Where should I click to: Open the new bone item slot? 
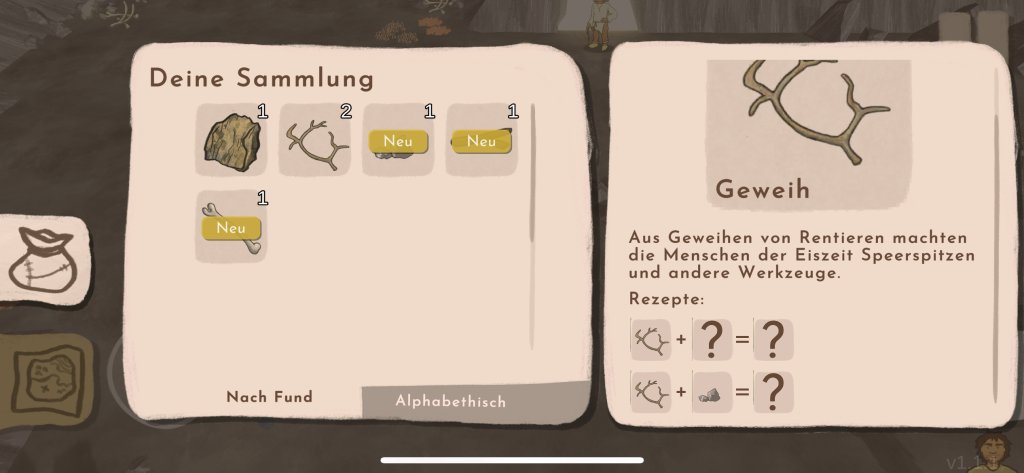231,227
